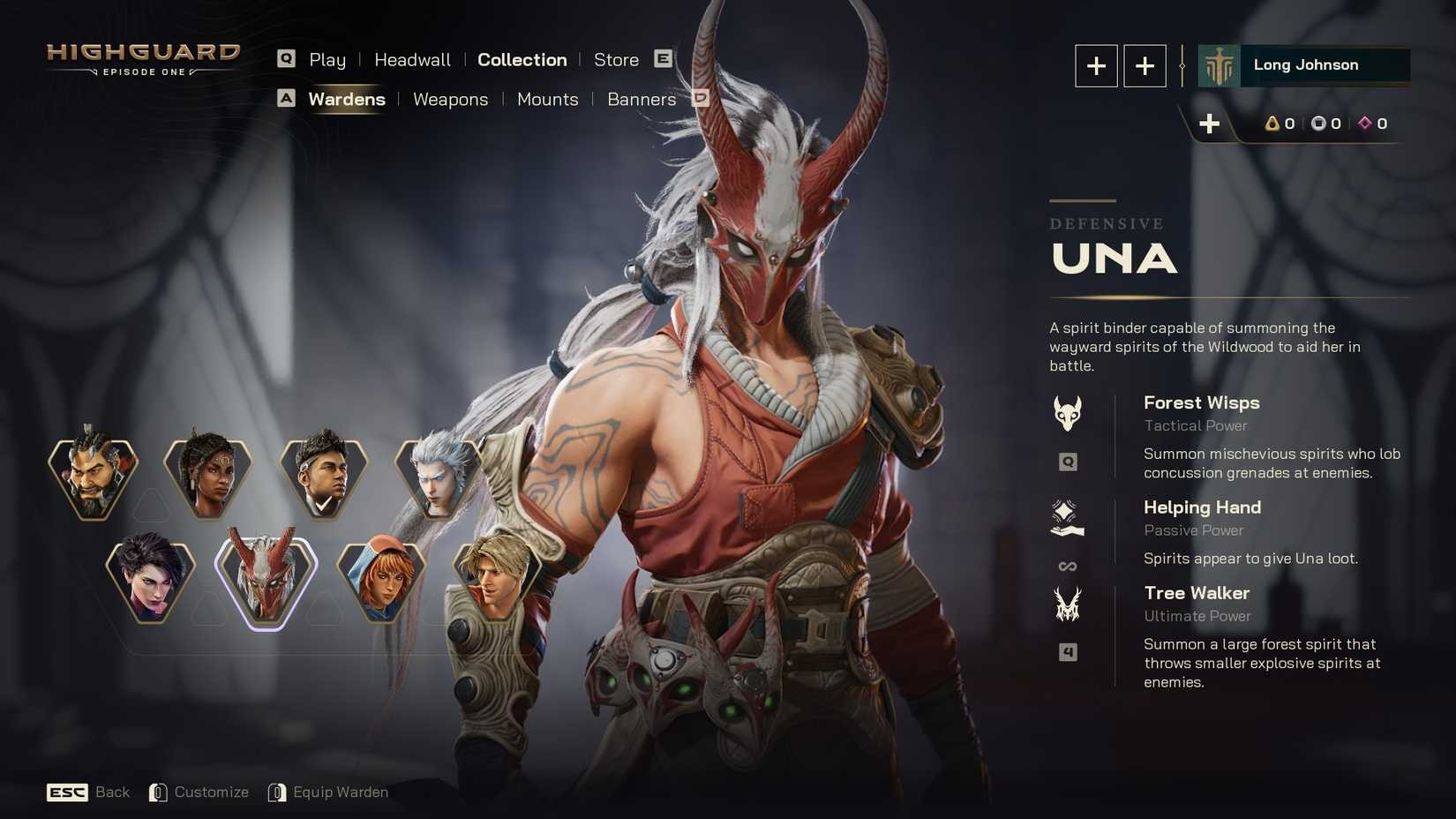Click the gold triangle currency icon
The width and height of the screenshot is (1456, 819).
[1272, 124]
